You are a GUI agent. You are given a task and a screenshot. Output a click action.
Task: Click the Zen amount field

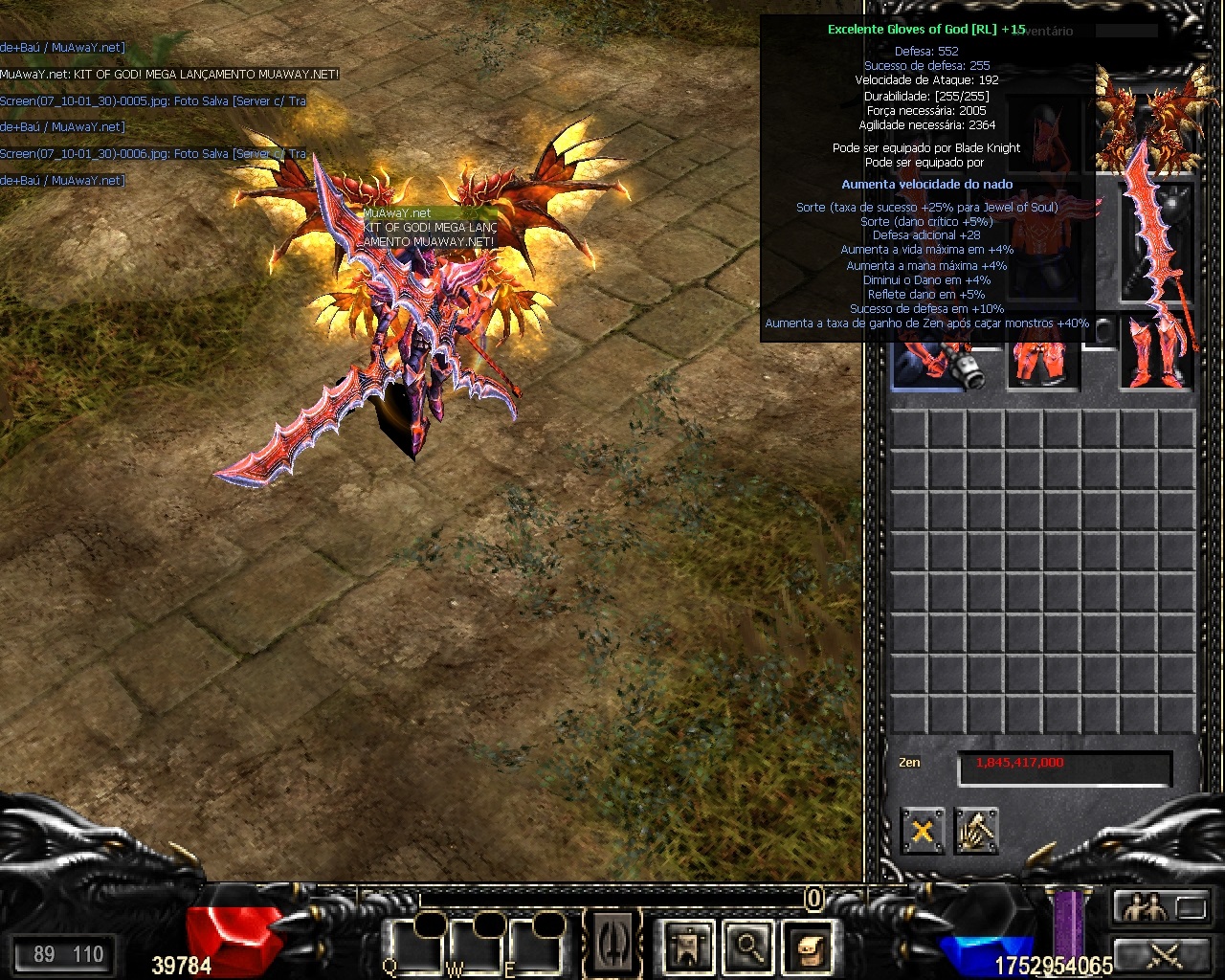click(x=1064, y=767)
